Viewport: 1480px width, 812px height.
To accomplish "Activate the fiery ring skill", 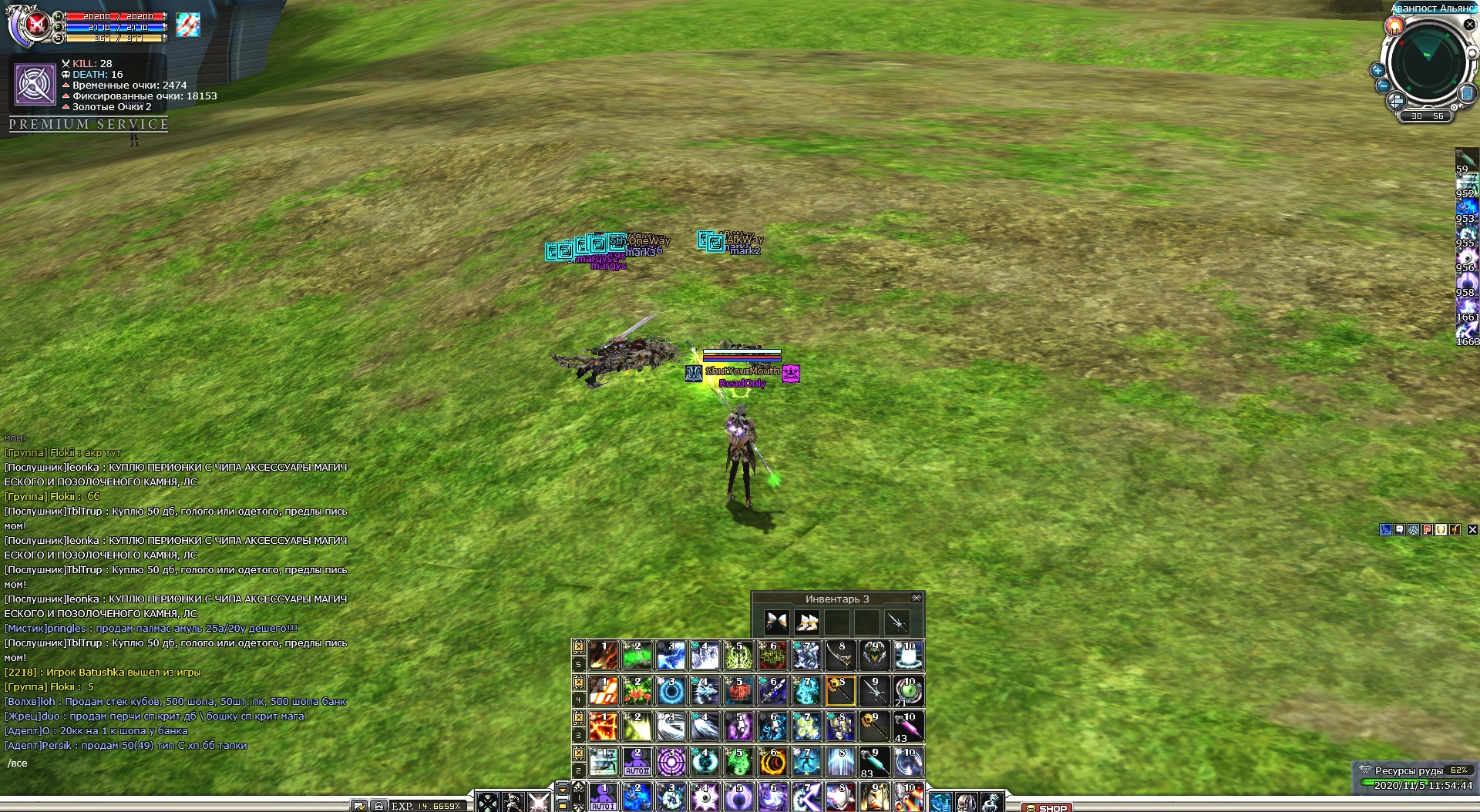I will [x=772, y=762].
